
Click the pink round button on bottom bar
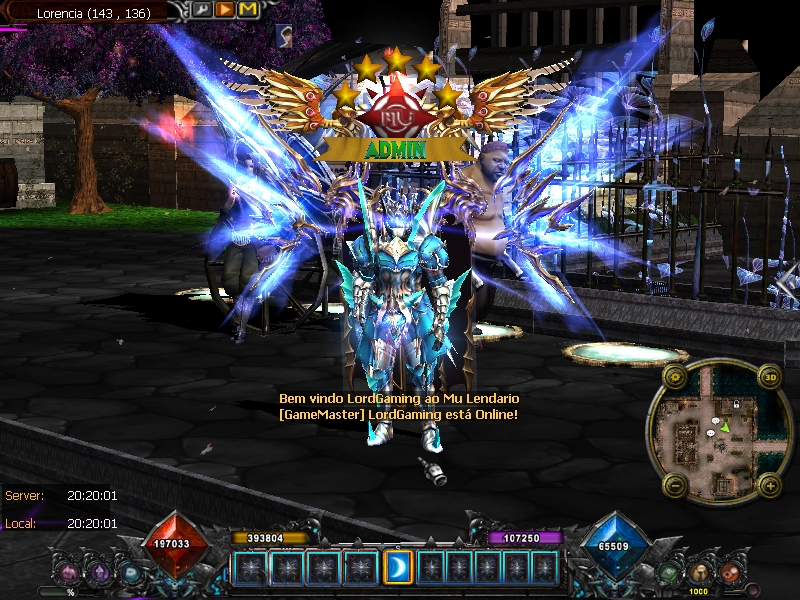point(68,574)
